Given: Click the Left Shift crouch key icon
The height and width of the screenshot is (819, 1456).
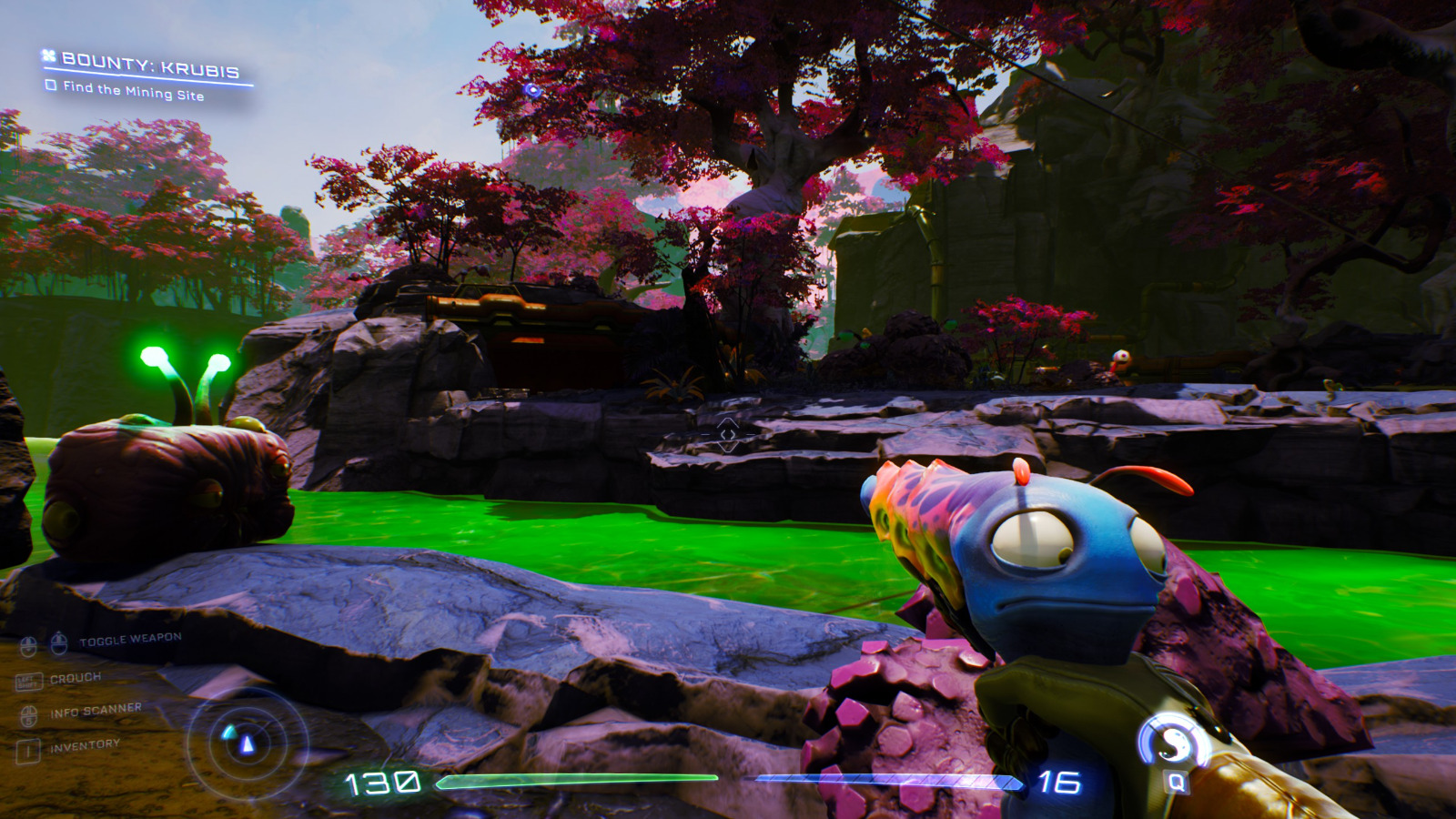Looking at the screenshot, I should (30, 682).
